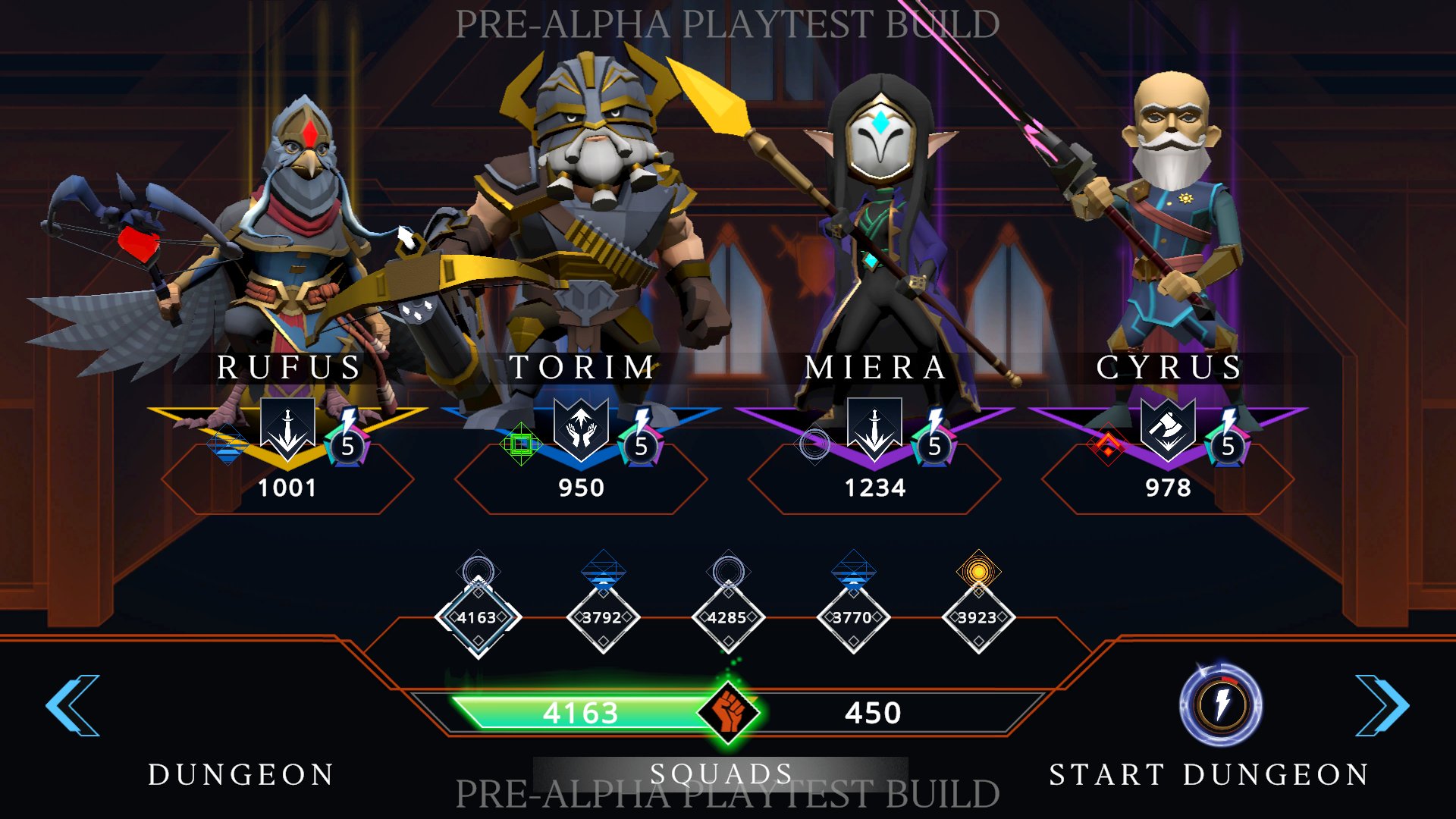Click the orange fist power icon
This screenshot has height=819, width=1456.
click(729, 711)
